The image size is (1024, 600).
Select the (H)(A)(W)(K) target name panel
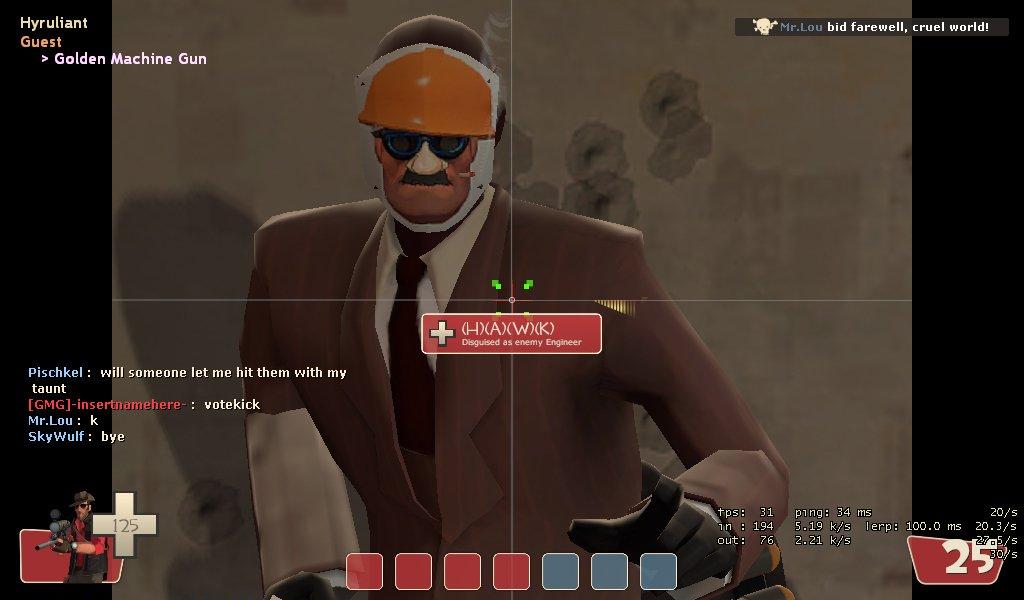click(x=511, y=333)
